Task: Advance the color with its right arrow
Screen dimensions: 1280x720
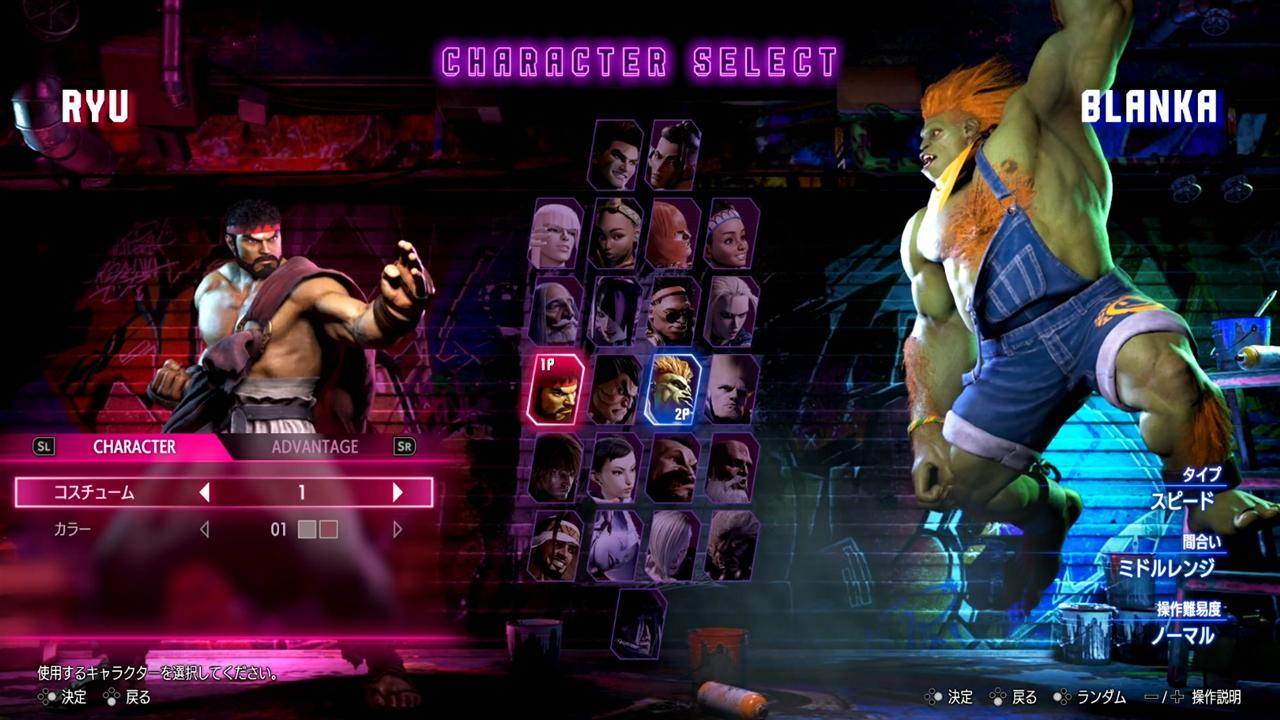Action: click(397, 529)
